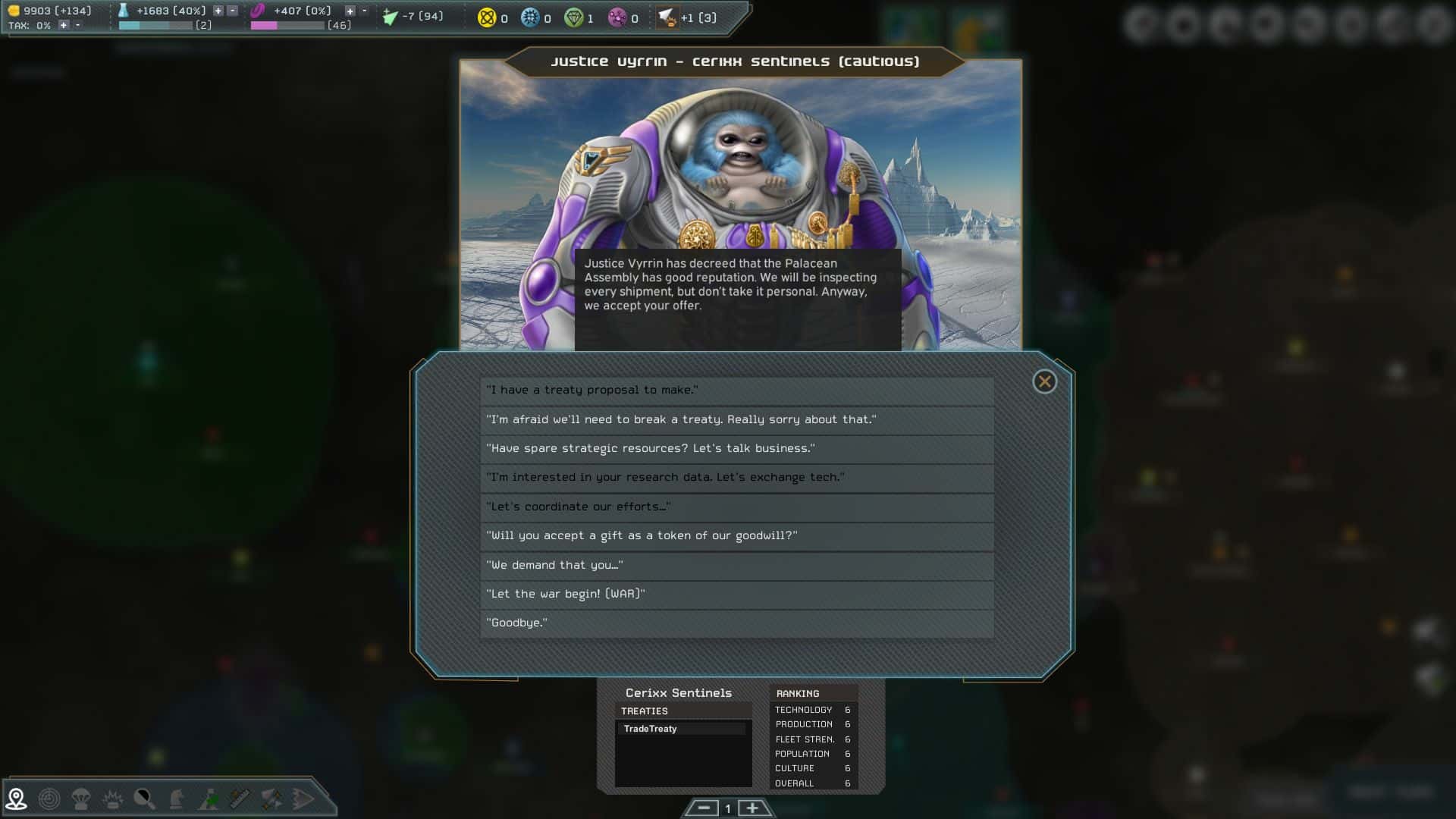
Task: Open the radar scan overlay tool
Action: [48, 798]
